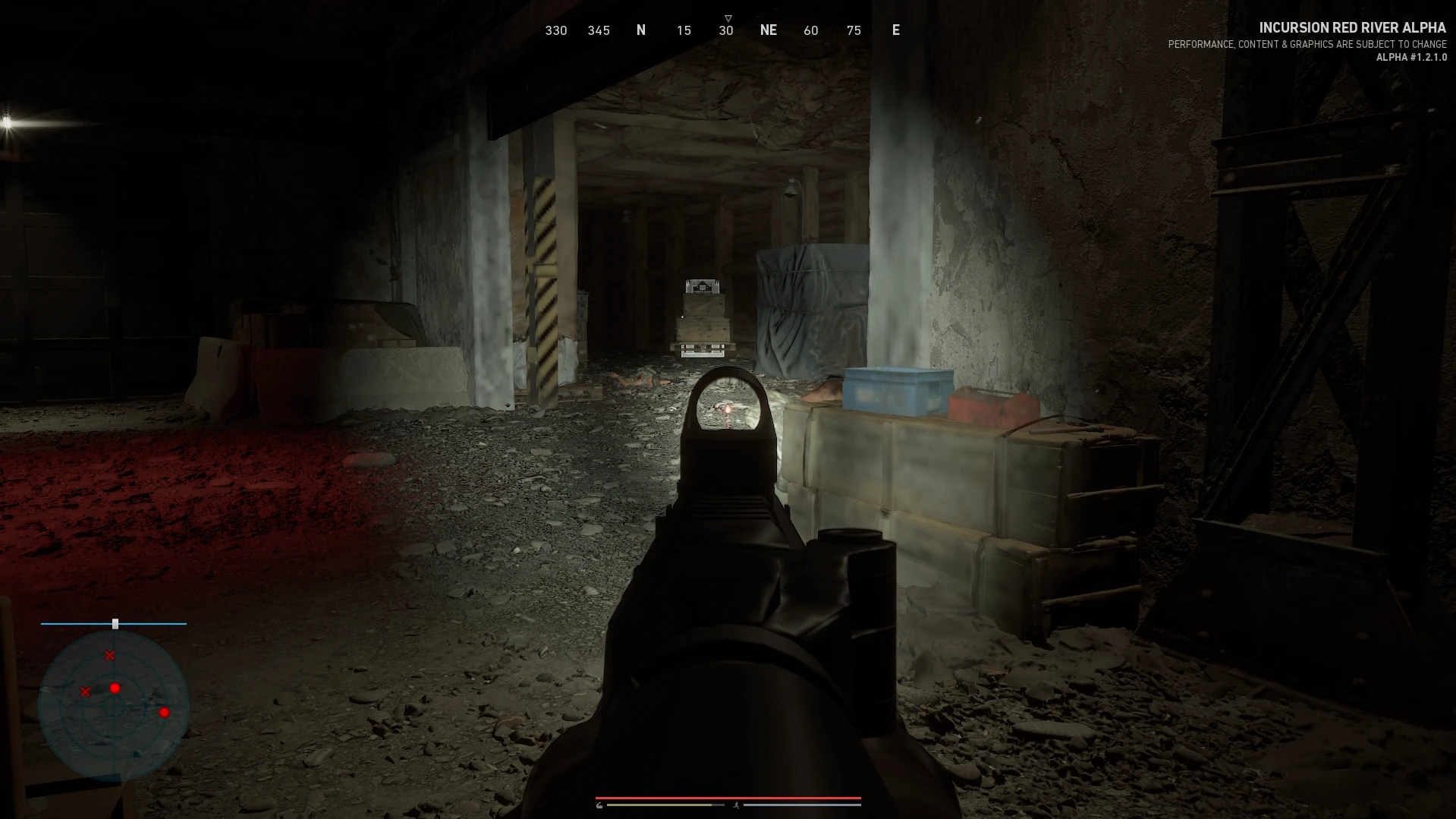Click the red dot sight reticle
This screenshot has width=1456, height=819.
728,408
